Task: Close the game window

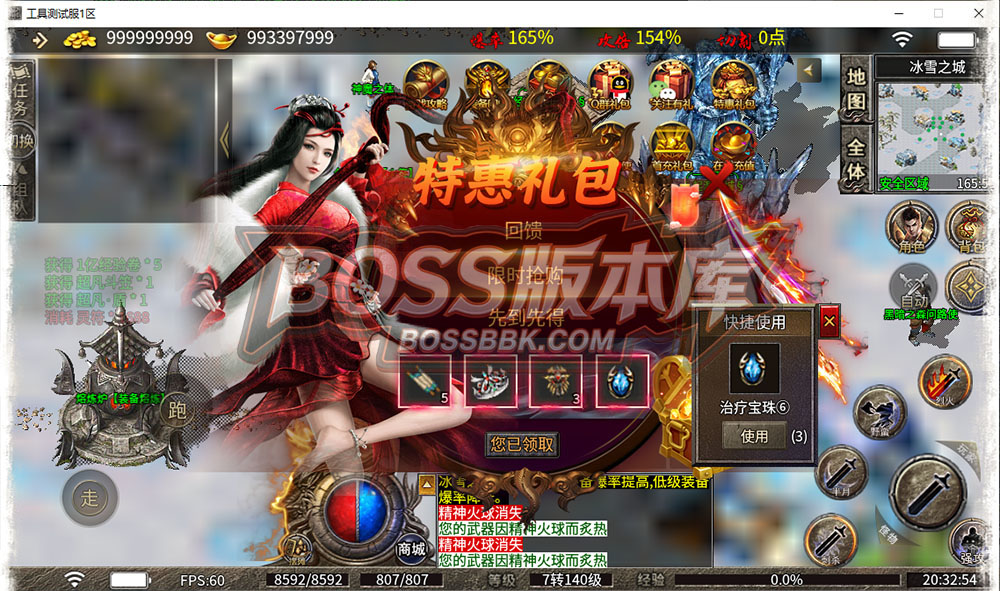Action: tap(975, 13)
